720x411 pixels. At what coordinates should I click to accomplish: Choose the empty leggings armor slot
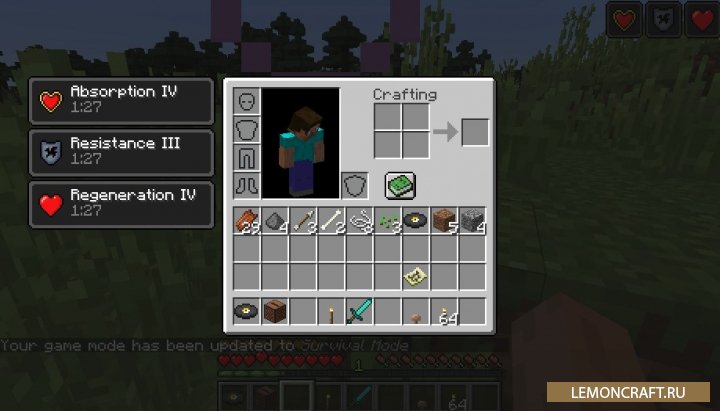248,158
